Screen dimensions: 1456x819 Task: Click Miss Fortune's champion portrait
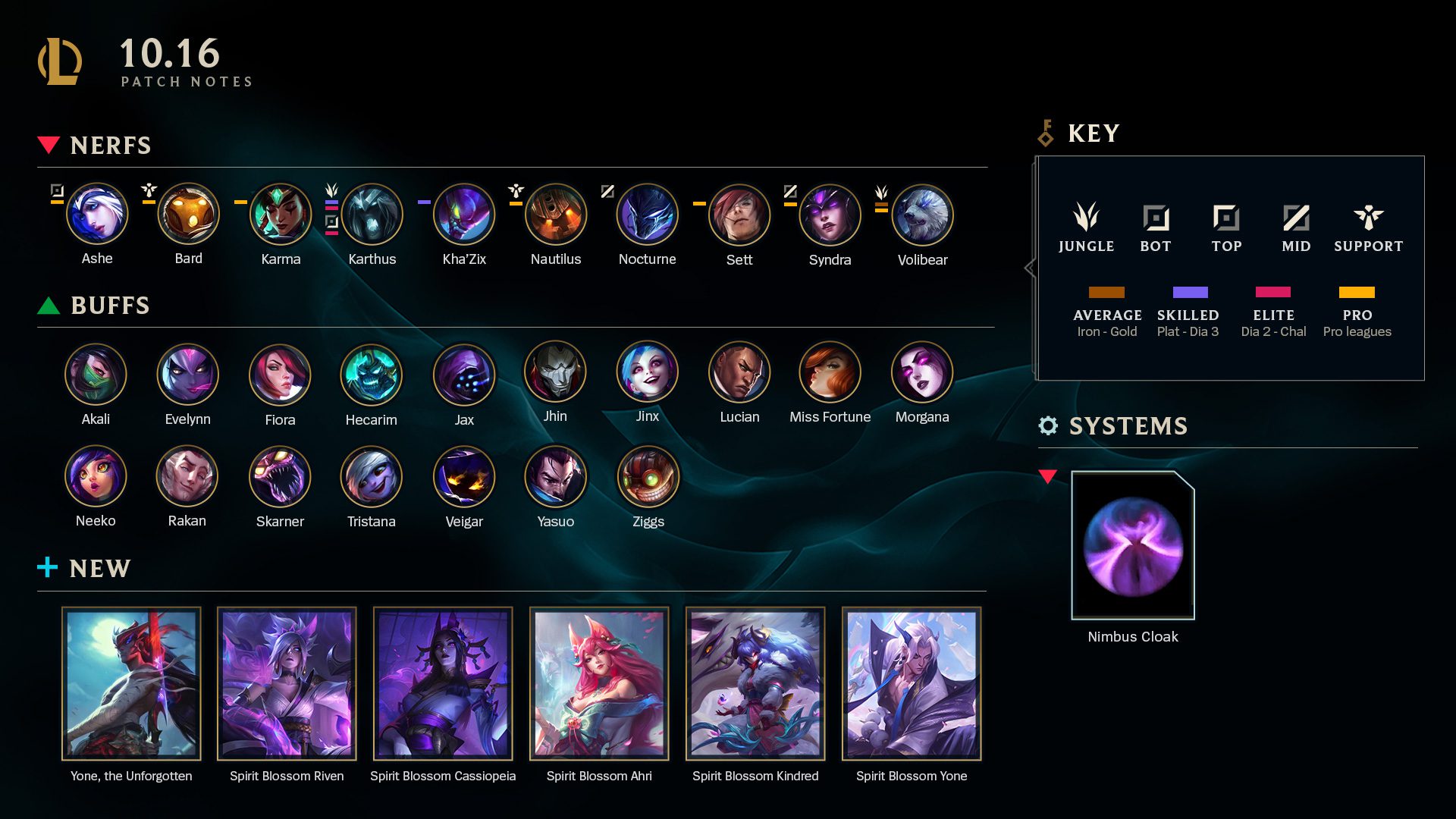[x=830, y=372]
